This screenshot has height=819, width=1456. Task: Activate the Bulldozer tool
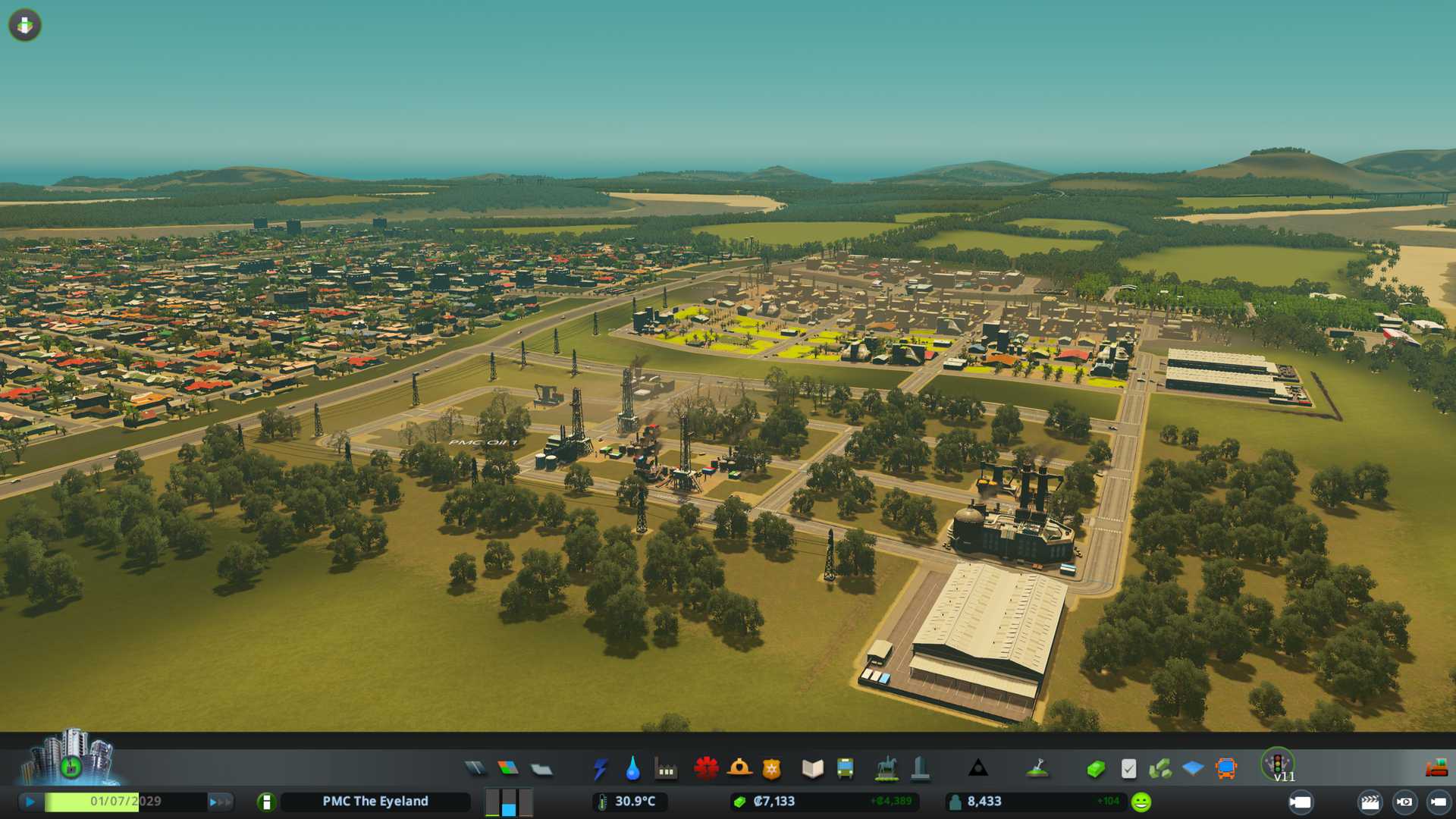[1436, 769]
